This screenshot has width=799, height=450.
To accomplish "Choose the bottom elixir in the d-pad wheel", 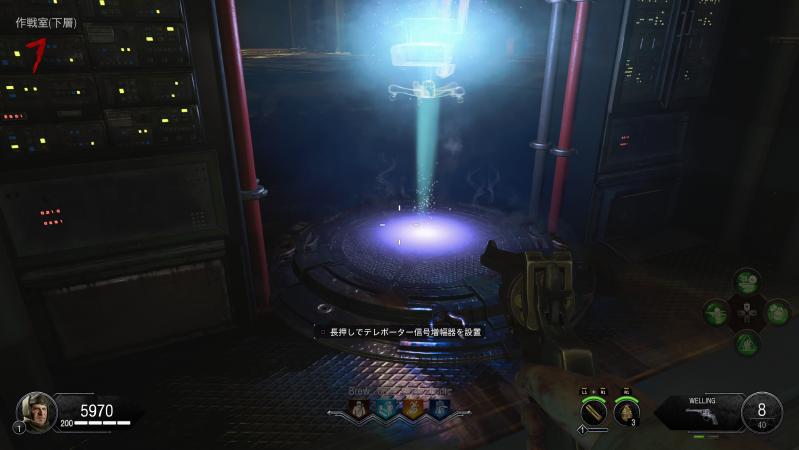I will [x=746, y=343].
